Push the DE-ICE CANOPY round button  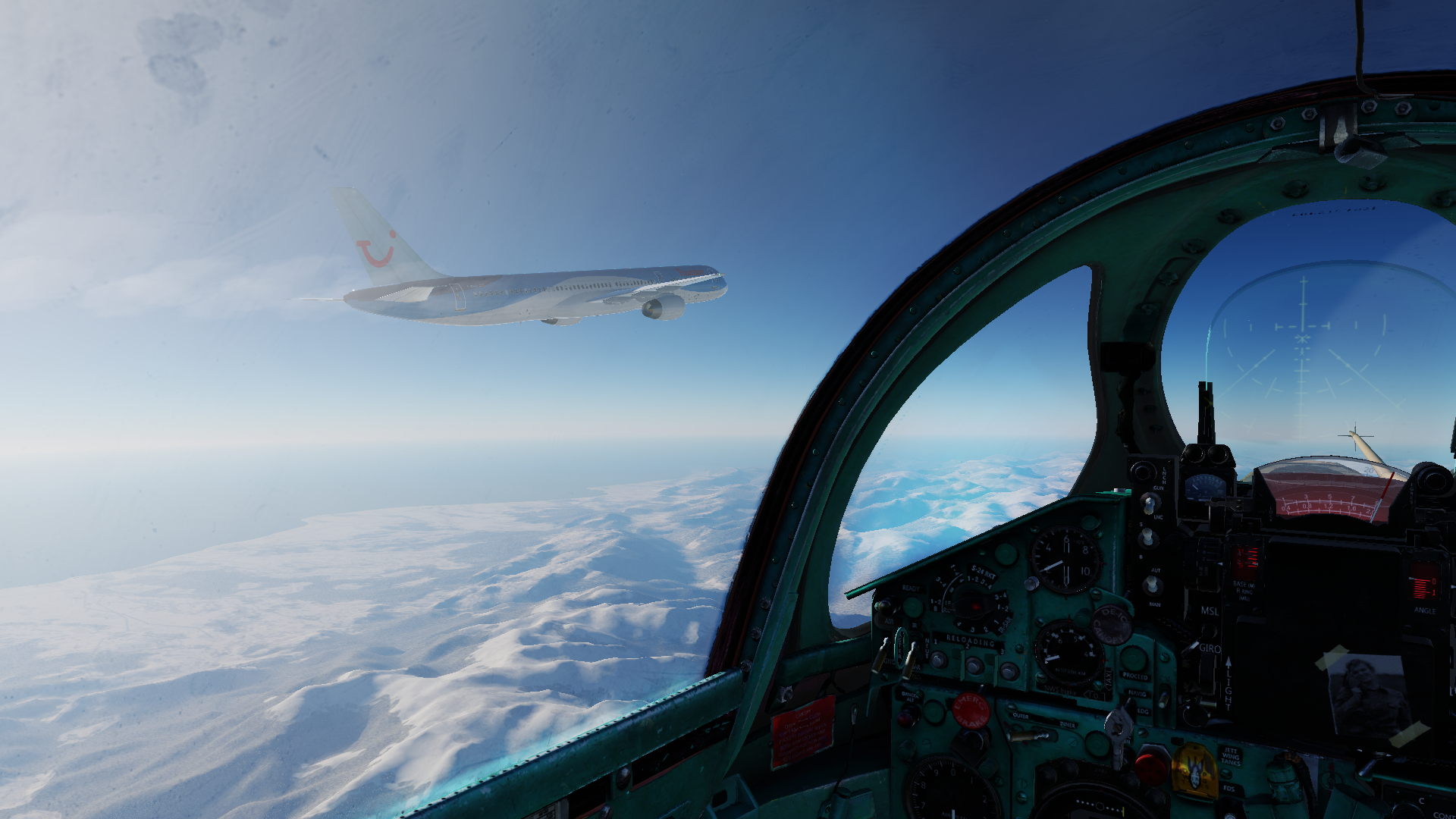click(1112, 626)
